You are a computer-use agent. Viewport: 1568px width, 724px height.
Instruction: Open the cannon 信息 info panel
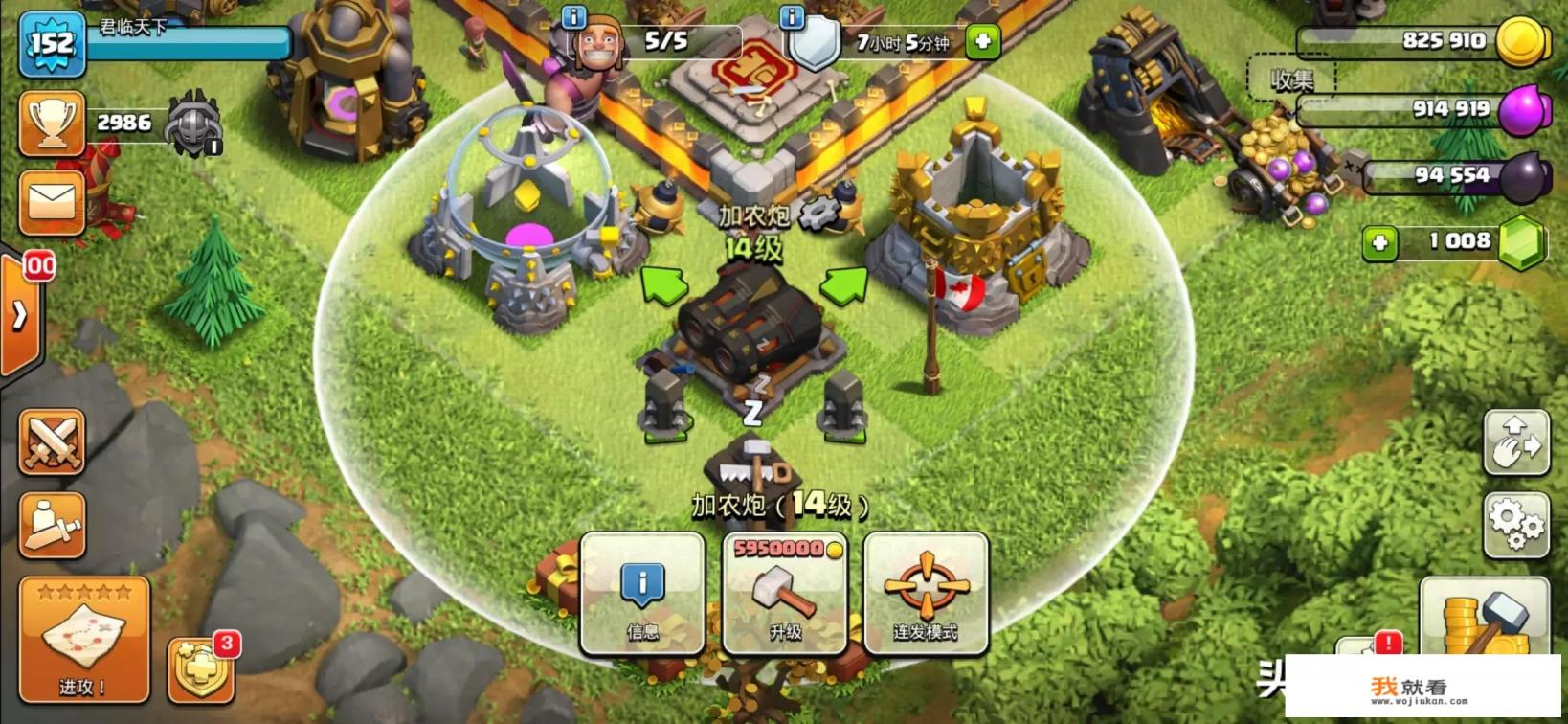point(642,594)
